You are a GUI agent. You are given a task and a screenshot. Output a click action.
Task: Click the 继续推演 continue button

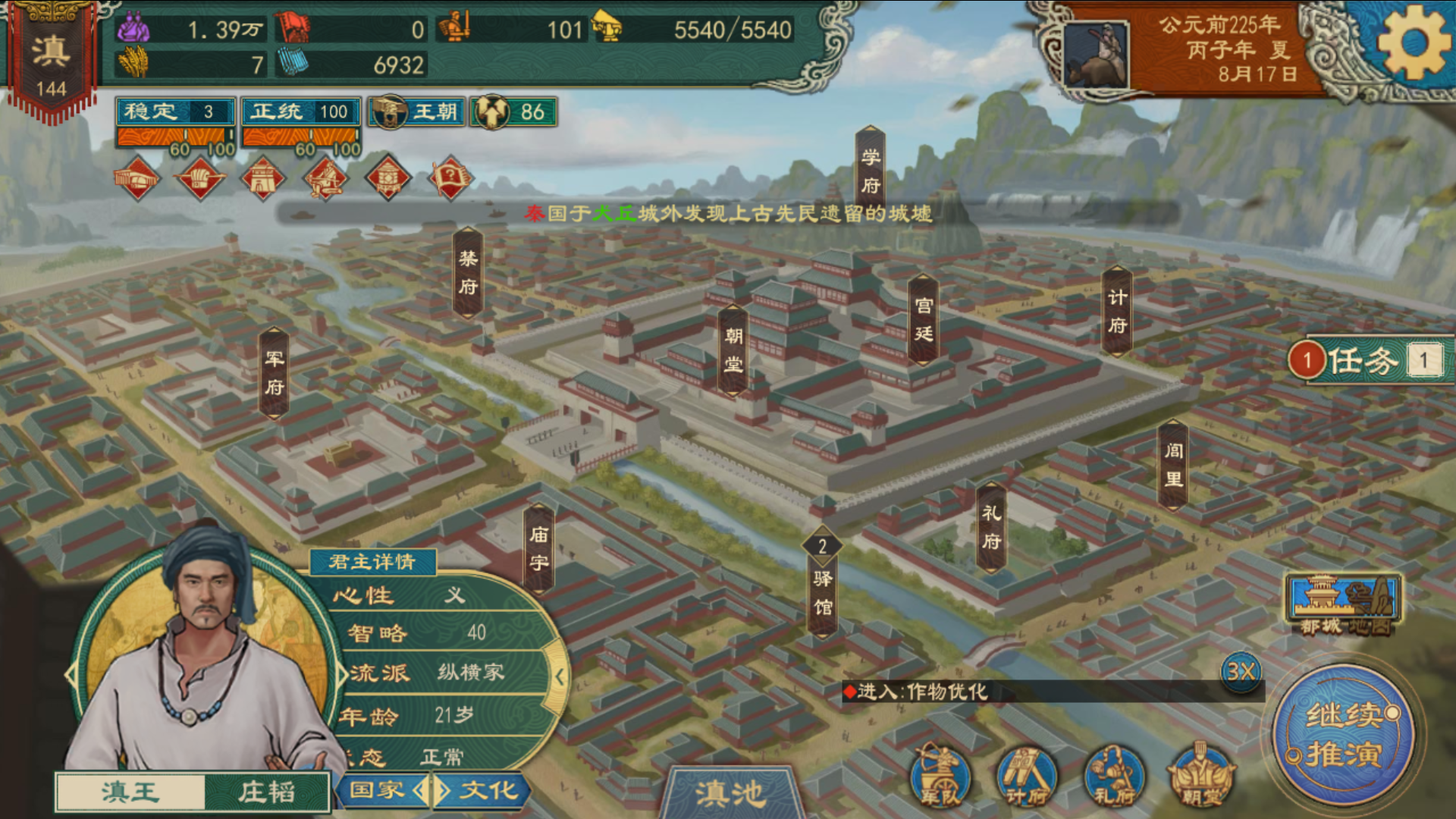[1344, 734]
